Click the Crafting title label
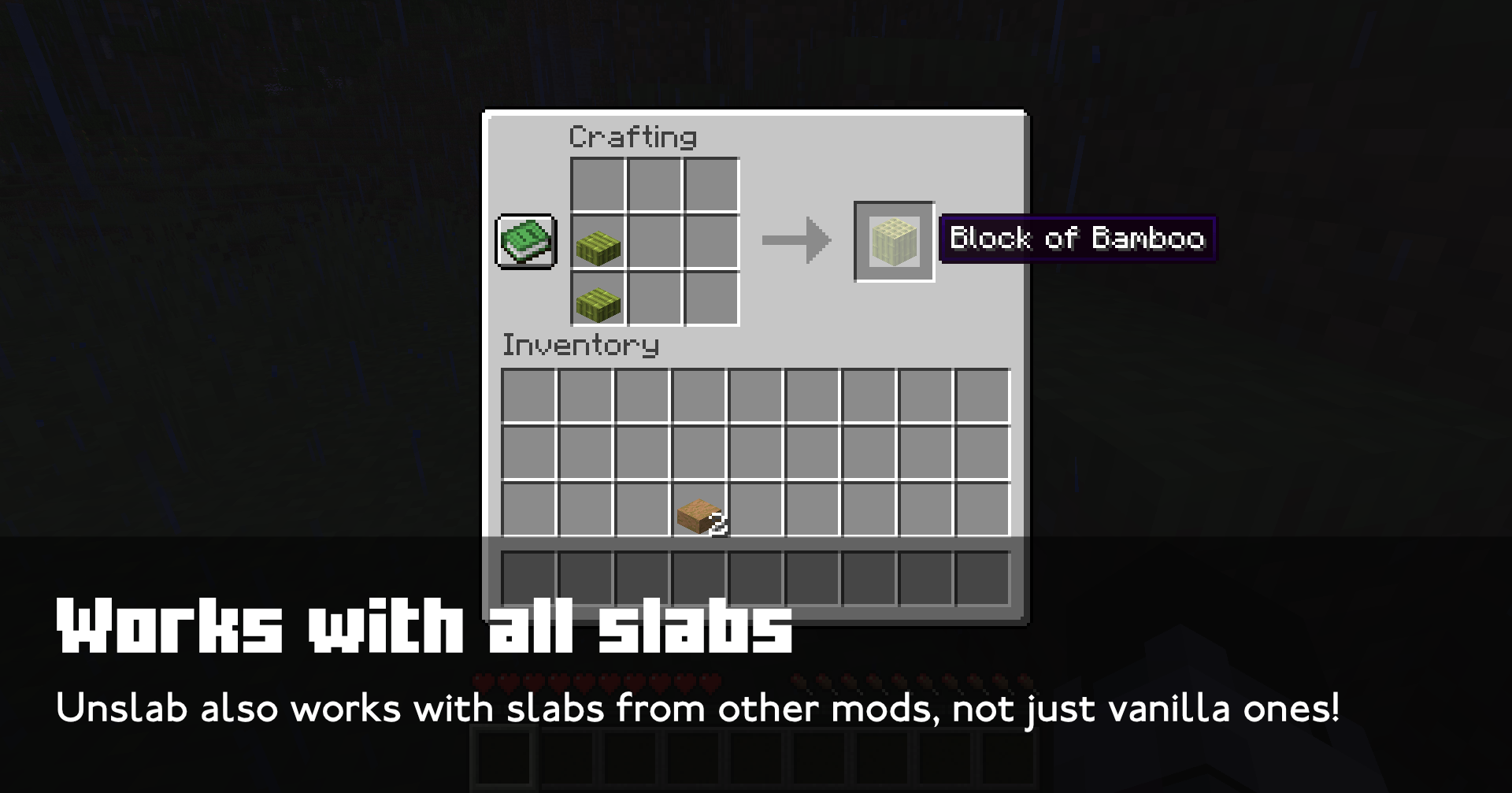 pos(632,135)
